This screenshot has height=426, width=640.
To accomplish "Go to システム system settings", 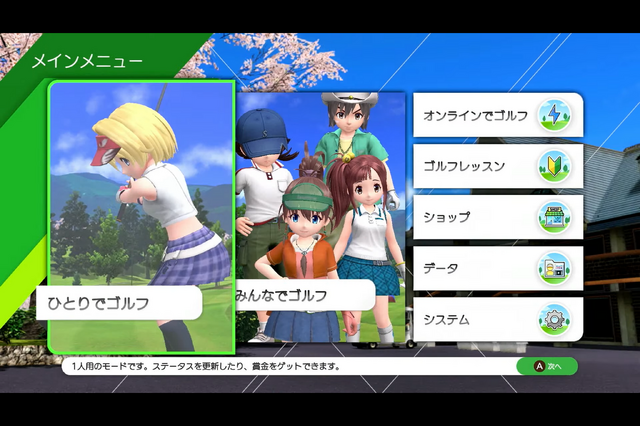I will tap(497, 319).
